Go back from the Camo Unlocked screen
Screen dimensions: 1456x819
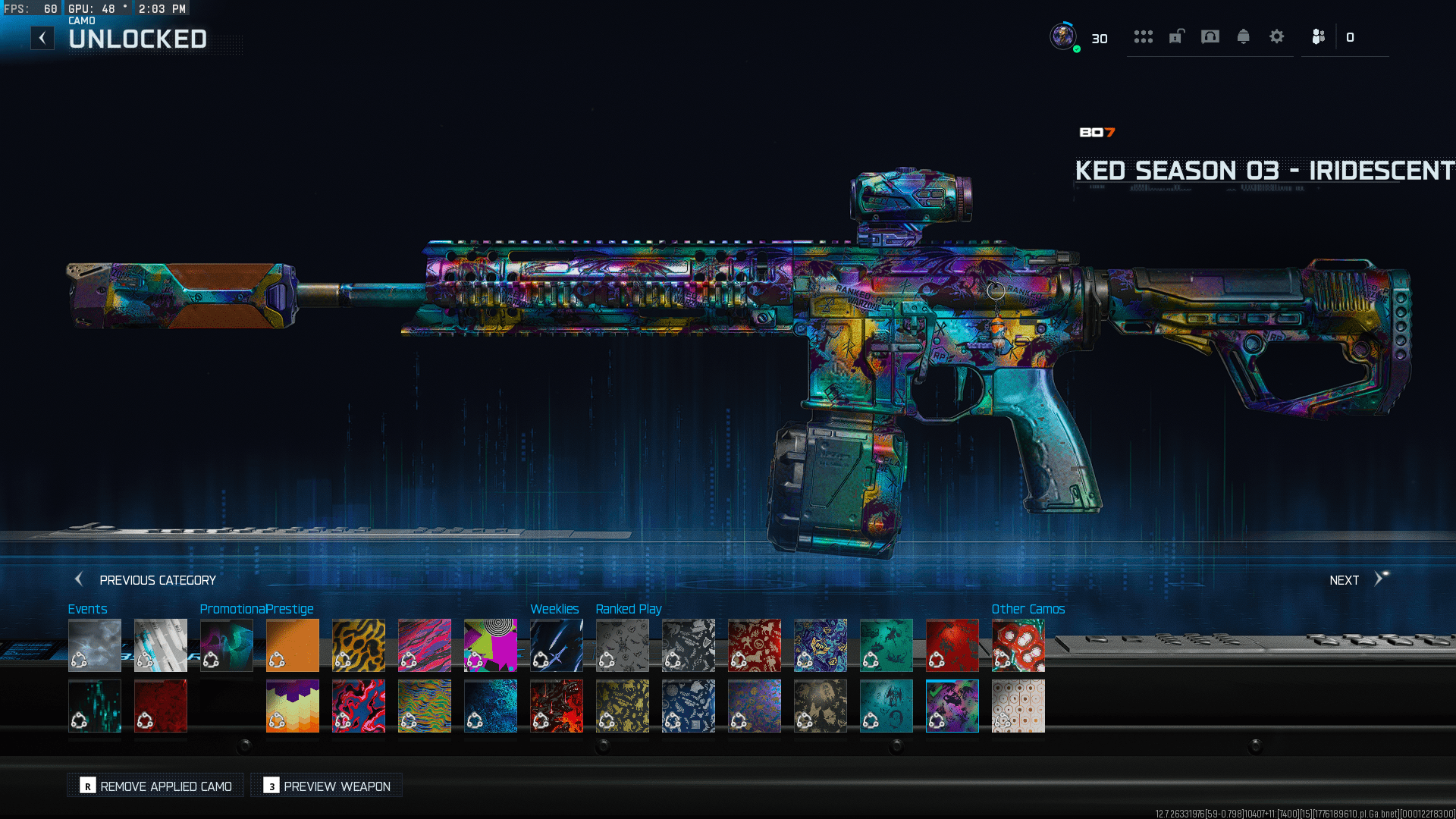click(42, 38)
